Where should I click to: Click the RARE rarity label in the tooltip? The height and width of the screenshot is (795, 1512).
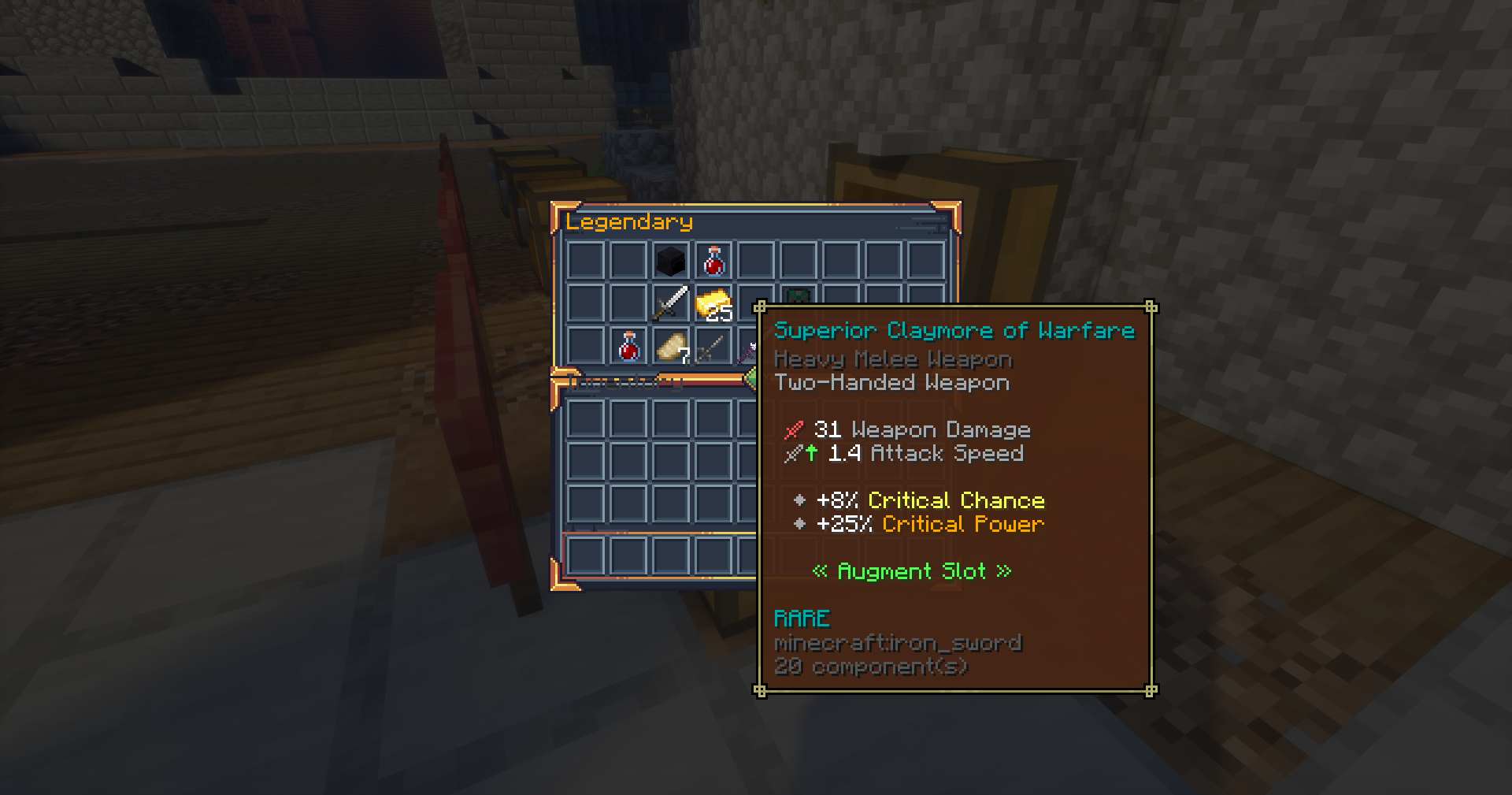pyautogui.click(x=802, y=618)
